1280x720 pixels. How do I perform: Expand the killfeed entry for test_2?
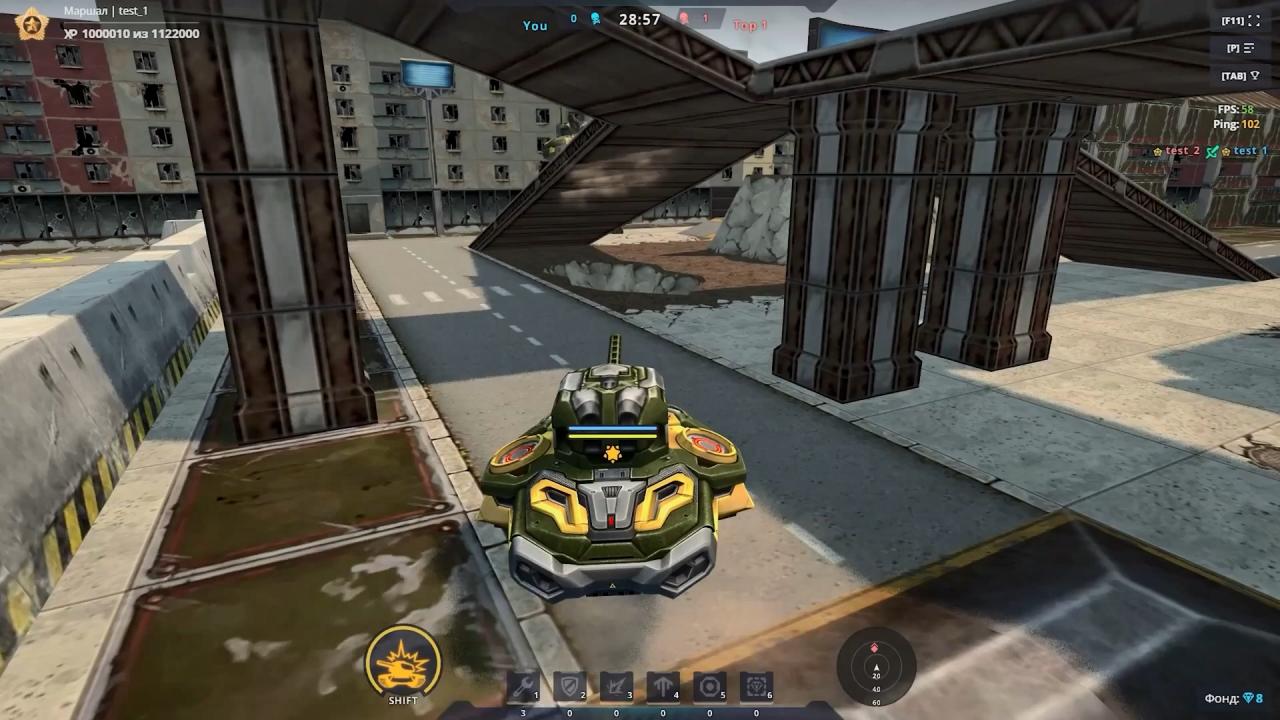(1183, 150)
